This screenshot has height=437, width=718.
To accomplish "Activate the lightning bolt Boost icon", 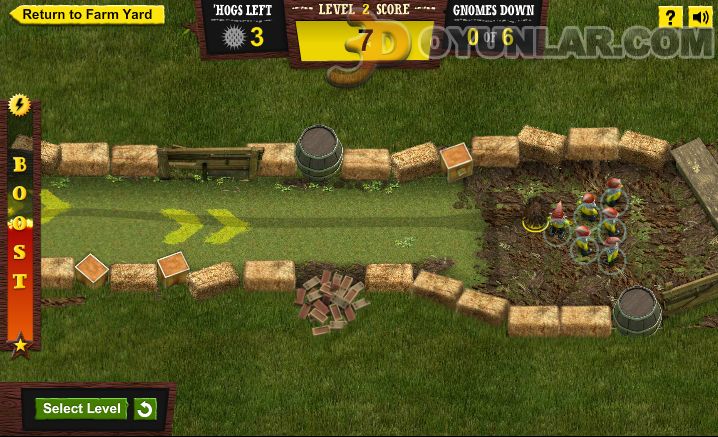I will (19, 105).
